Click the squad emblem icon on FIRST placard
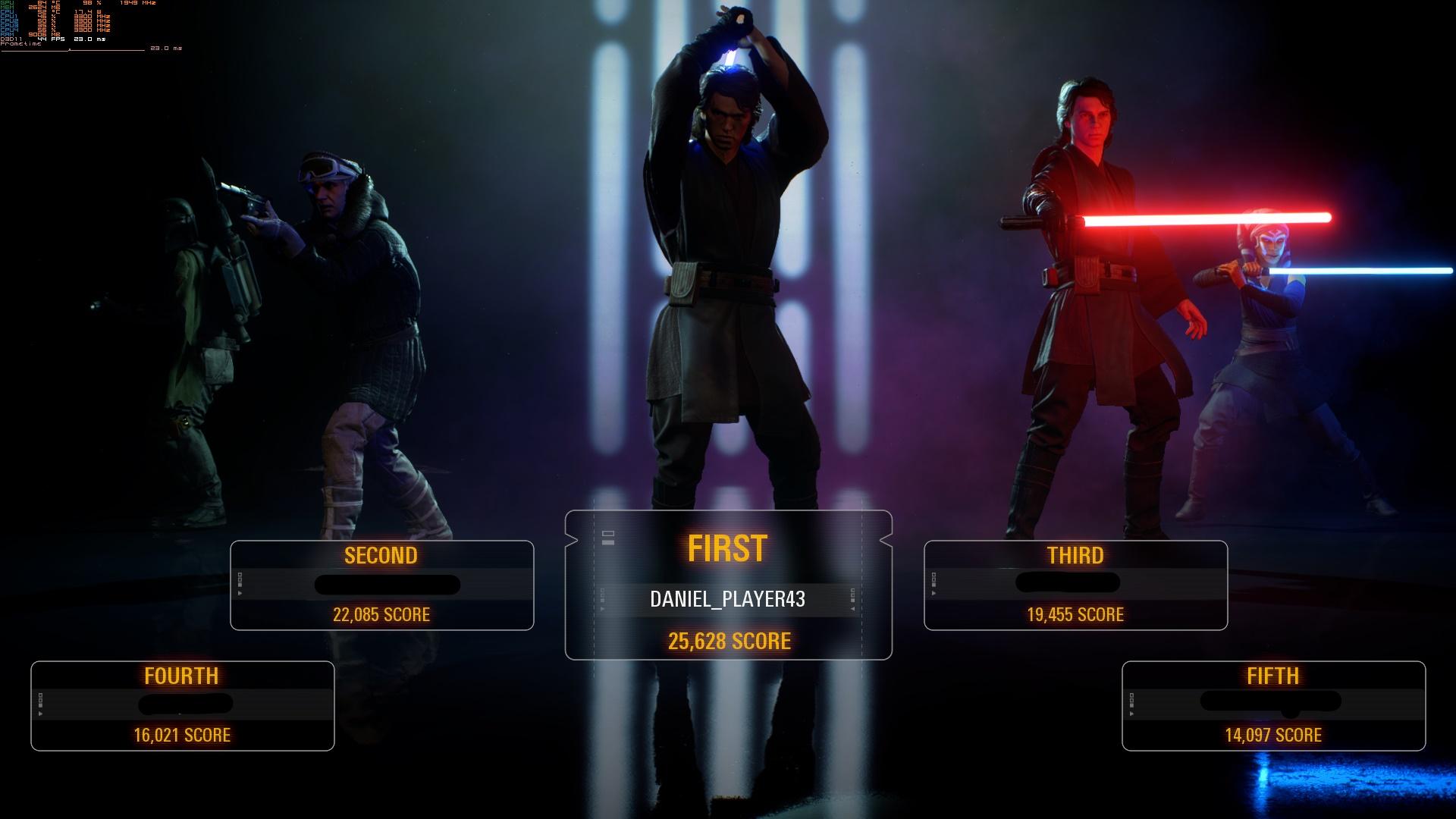 point(607,536)
